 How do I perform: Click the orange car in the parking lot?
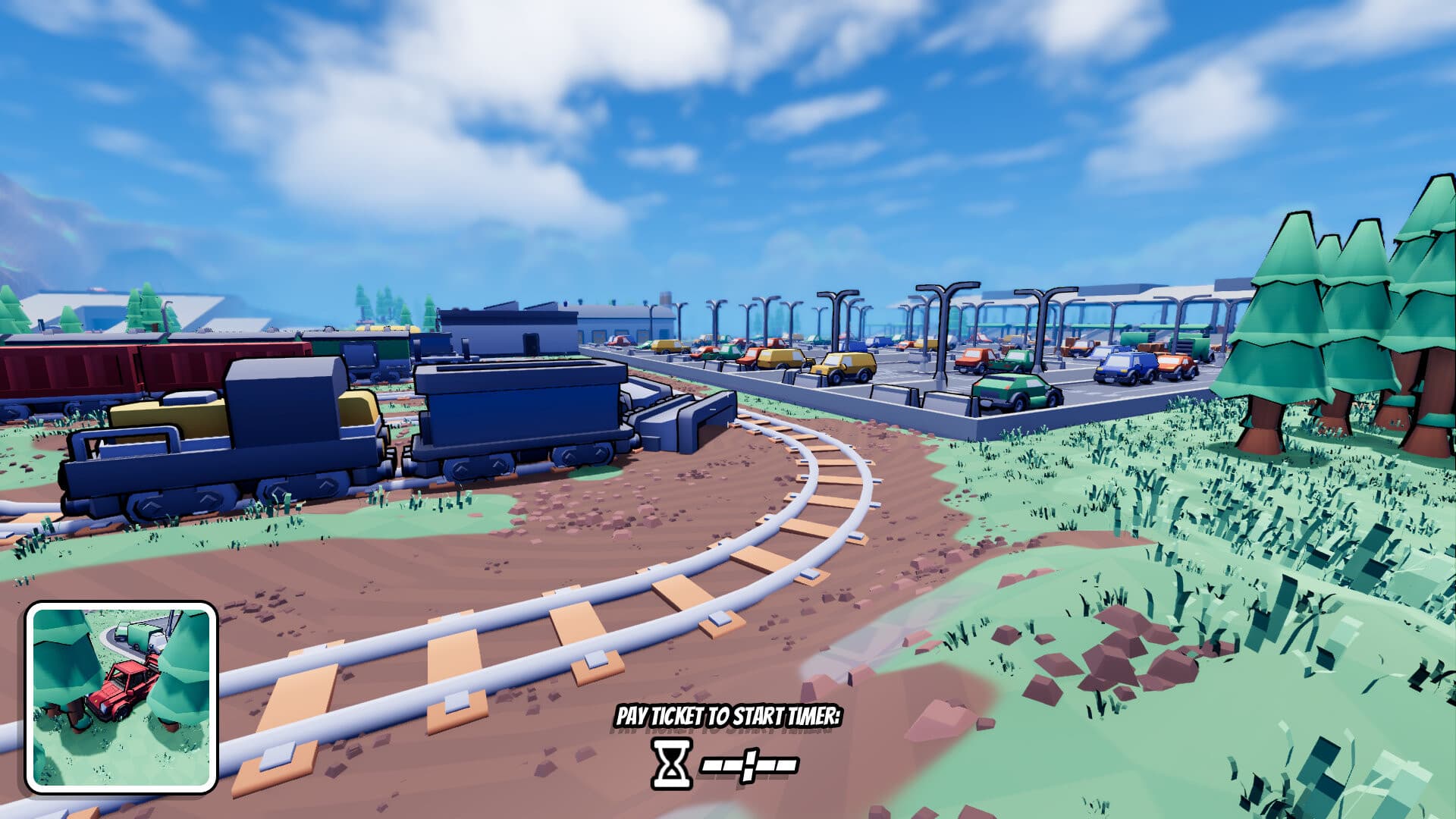[x=973, y=356]
